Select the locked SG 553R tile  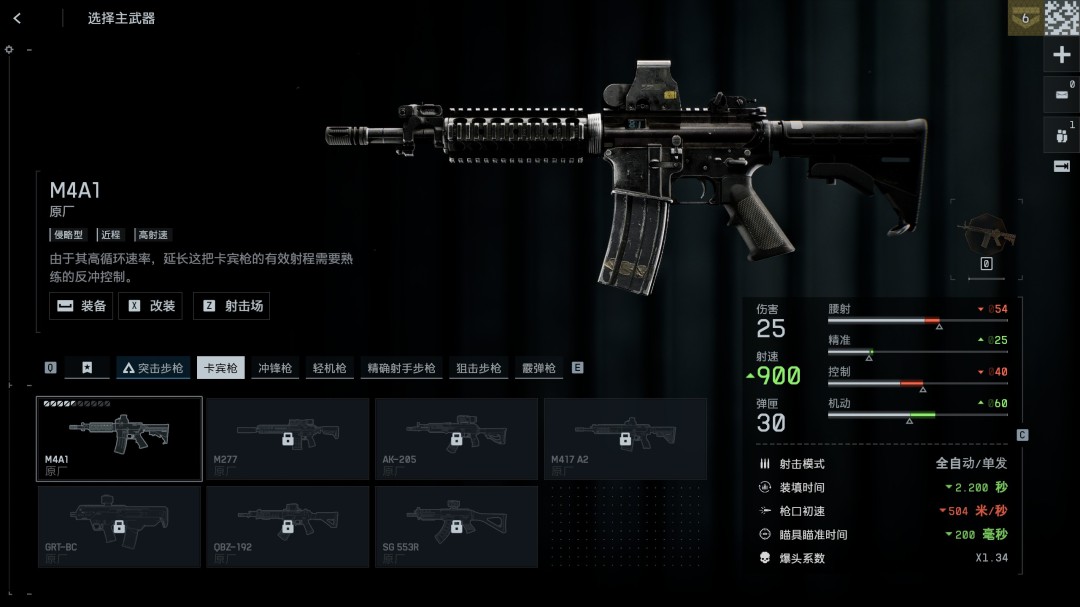[456, 526]
